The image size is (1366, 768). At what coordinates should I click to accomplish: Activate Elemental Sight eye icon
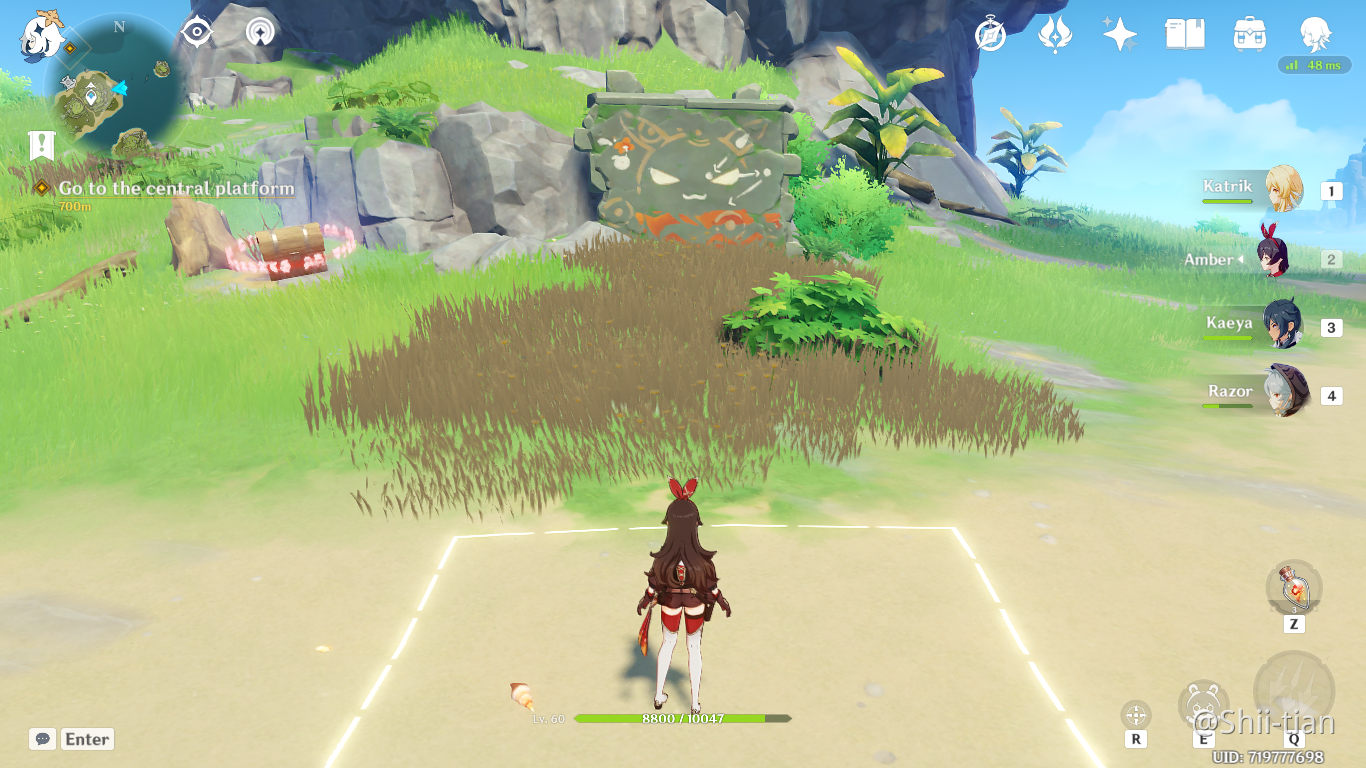coord(197,31)
